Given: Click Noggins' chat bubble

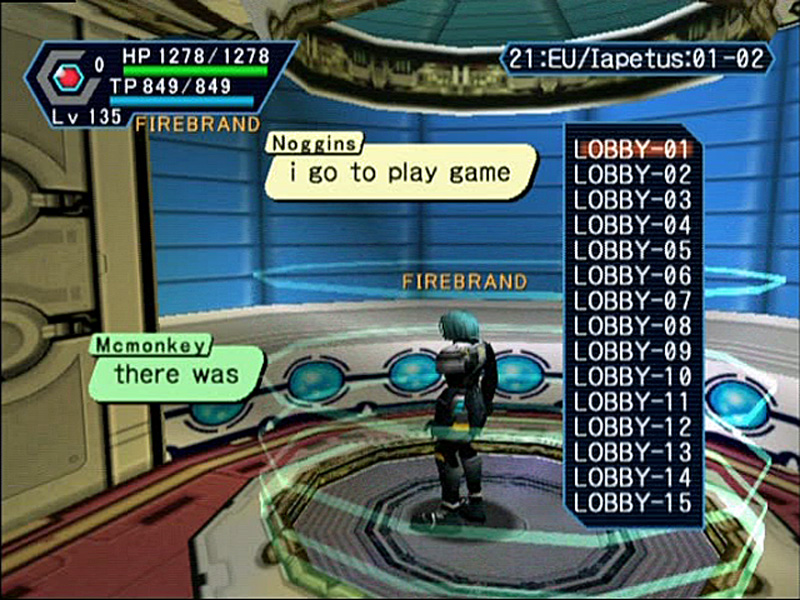Looking at the screenshot, I should coord(400,173).
